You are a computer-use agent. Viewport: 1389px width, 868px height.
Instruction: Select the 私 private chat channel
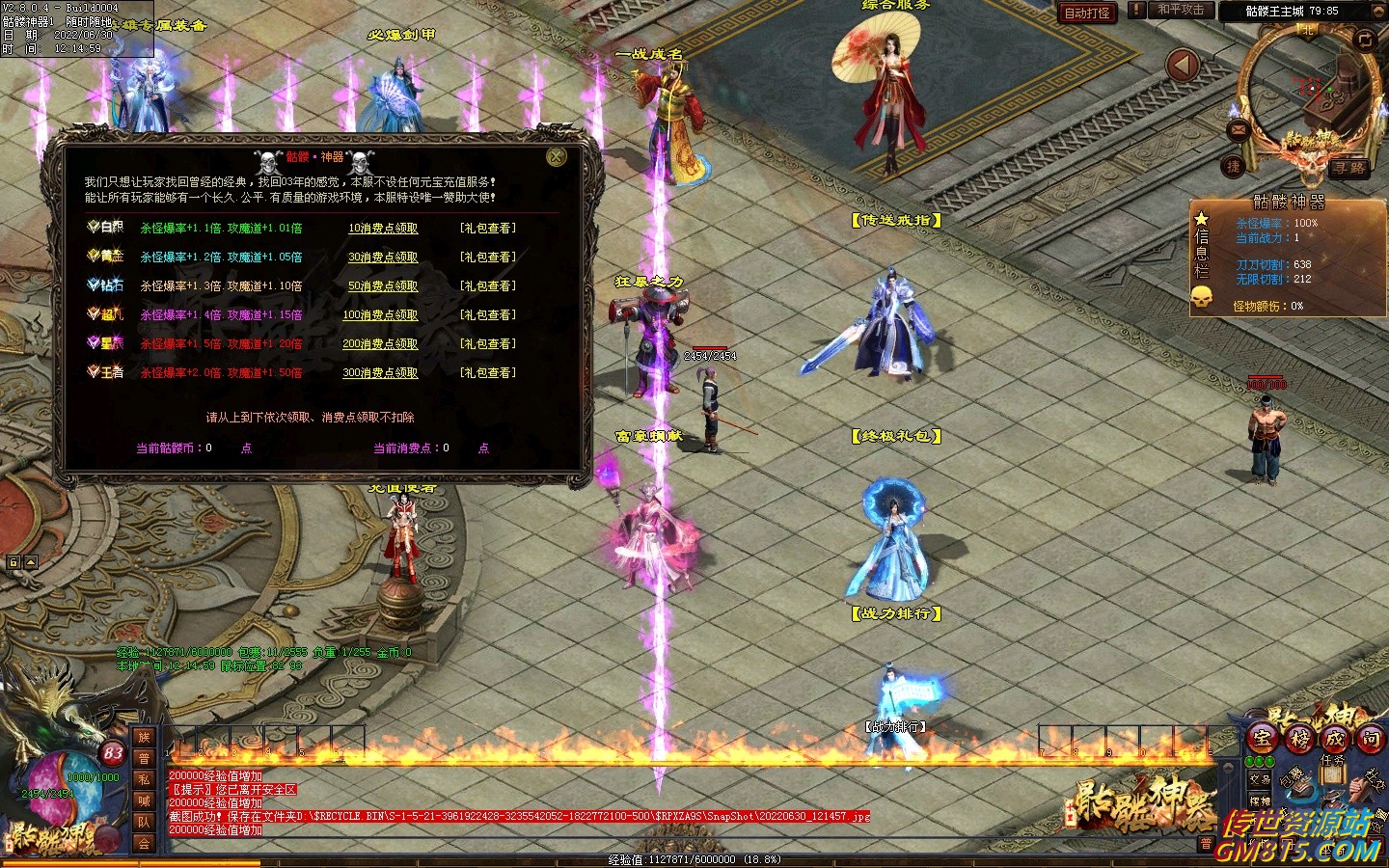tap(144, 779)
